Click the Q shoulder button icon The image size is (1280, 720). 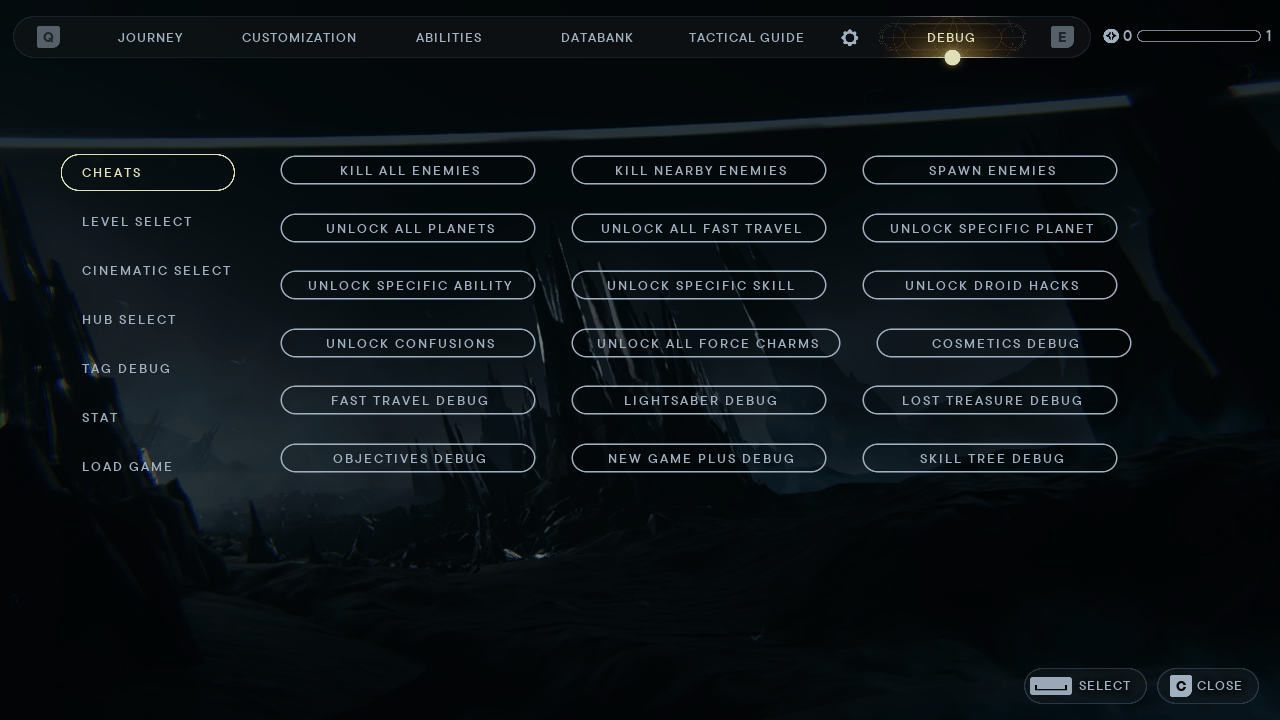[x=48, y=37]
